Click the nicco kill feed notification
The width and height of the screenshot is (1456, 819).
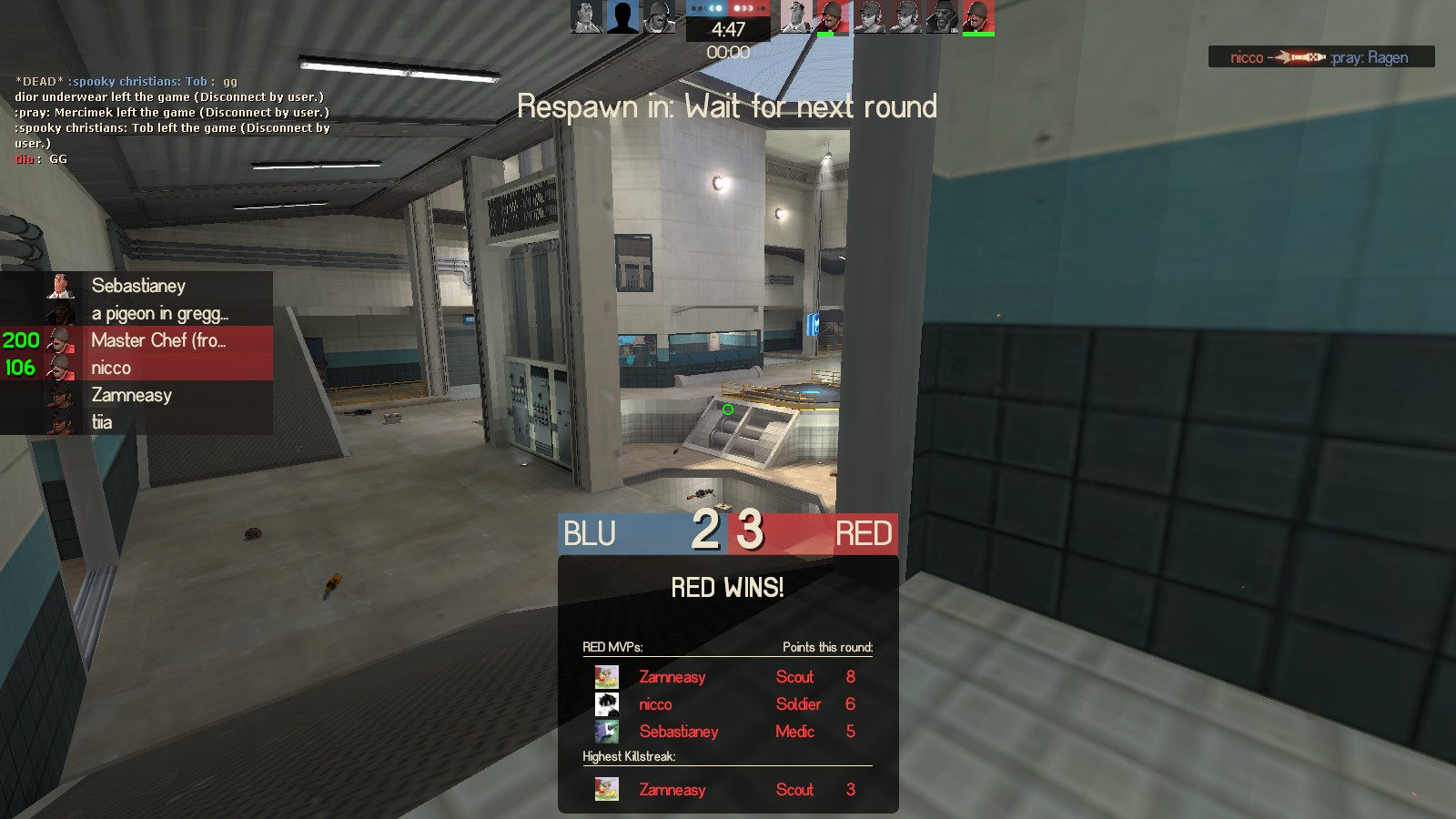tap(1320, 57)
